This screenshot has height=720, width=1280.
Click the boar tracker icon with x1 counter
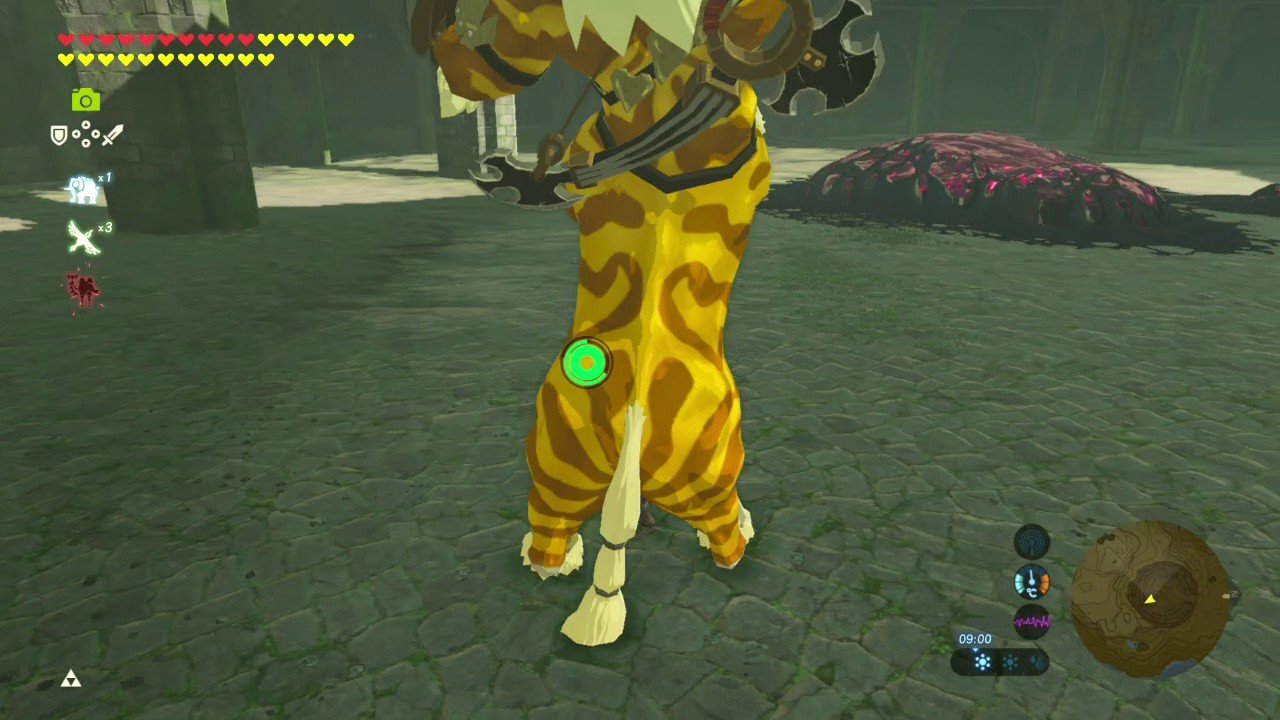pos(82,188)
